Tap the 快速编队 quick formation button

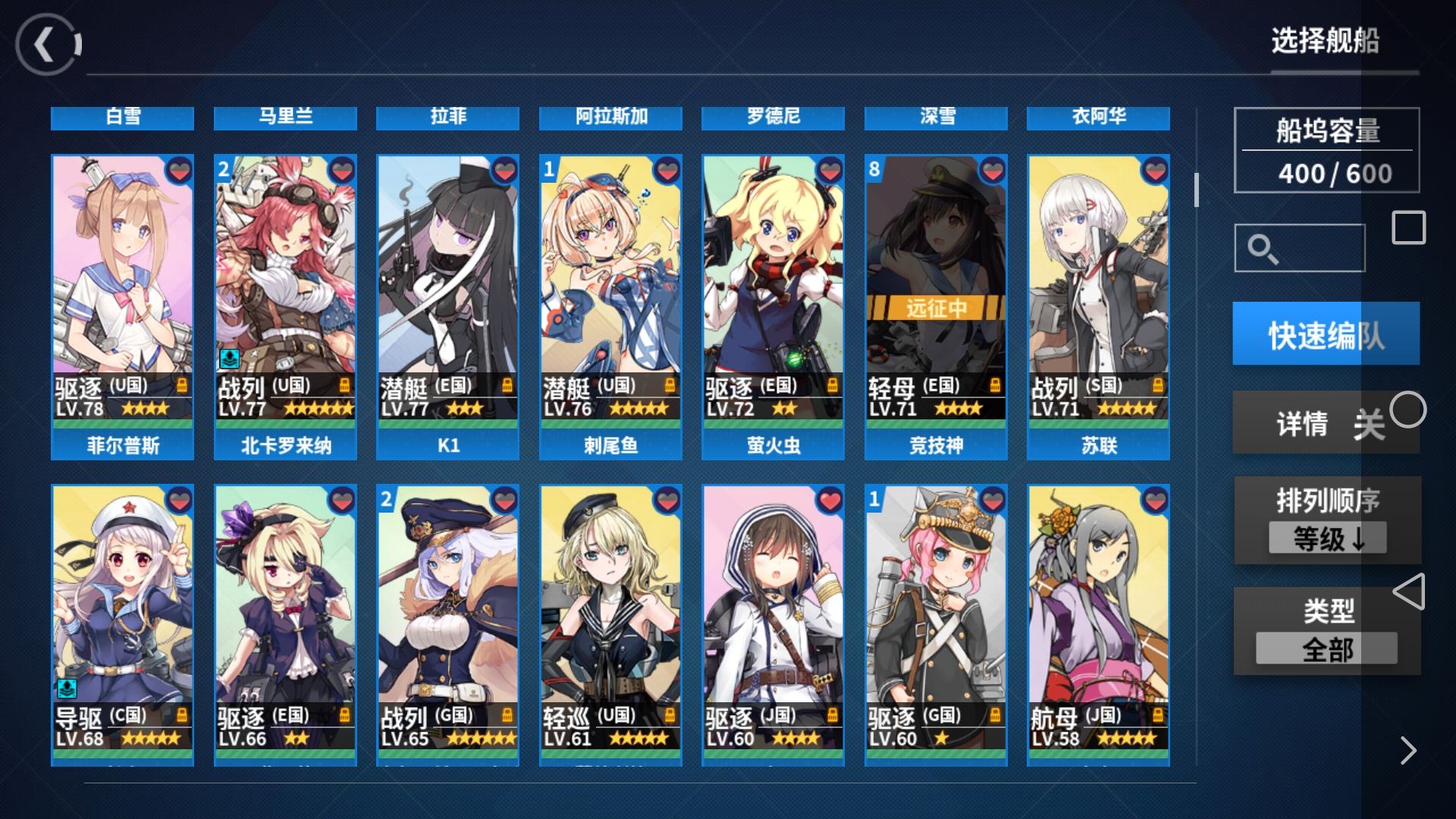pyautogui.click(x=1326, y=334)
